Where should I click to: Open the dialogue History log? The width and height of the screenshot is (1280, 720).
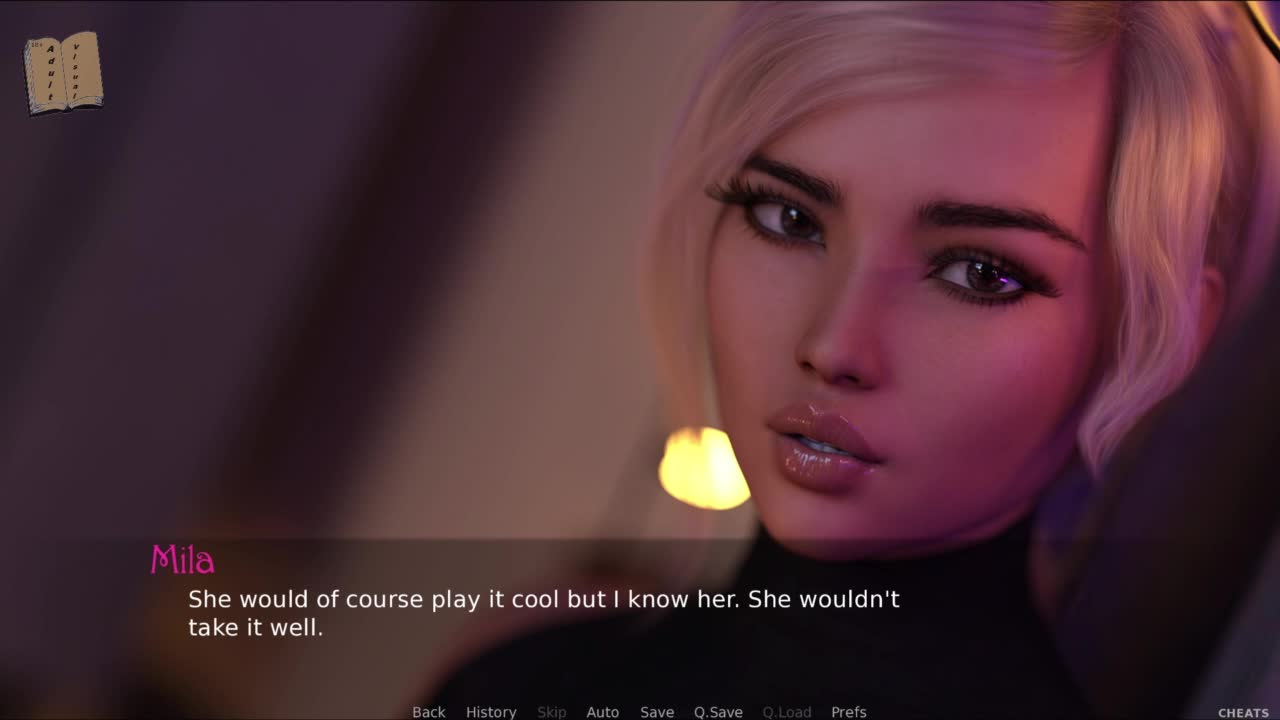point(491,712)
